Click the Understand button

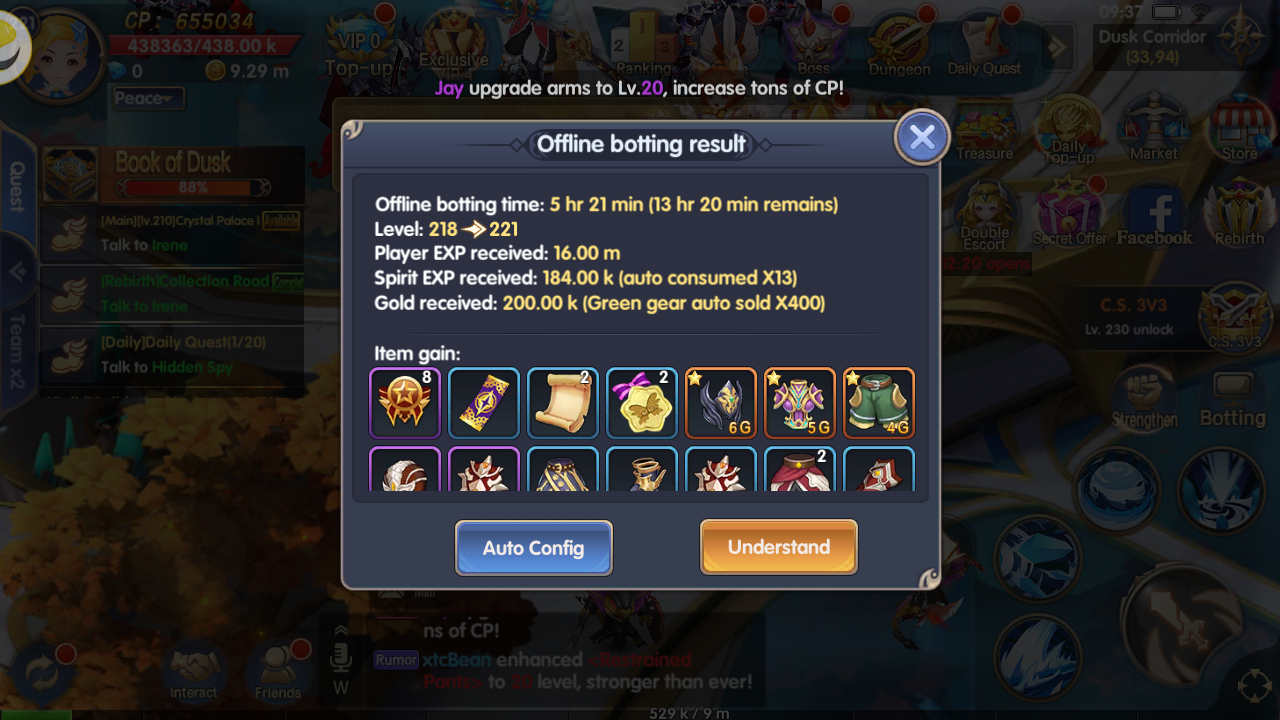(x=778, y=547)
